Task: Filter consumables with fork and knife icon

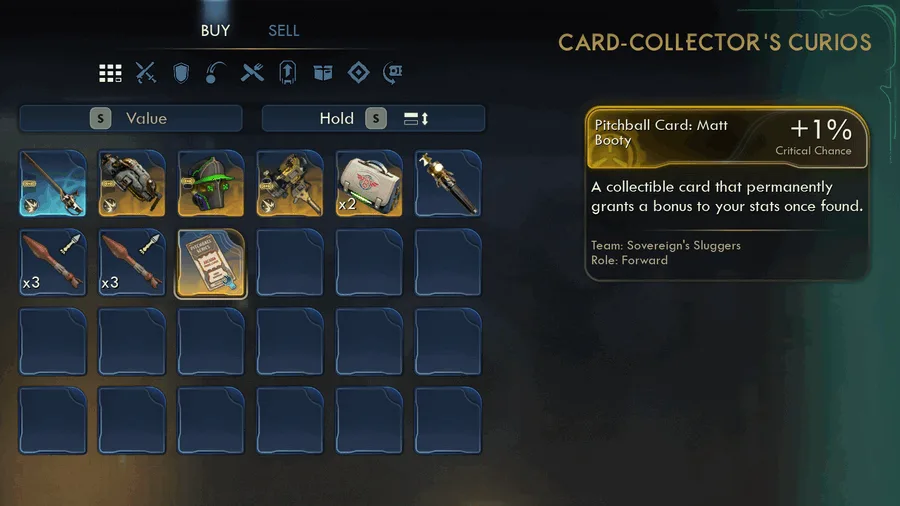Action: 252,73
